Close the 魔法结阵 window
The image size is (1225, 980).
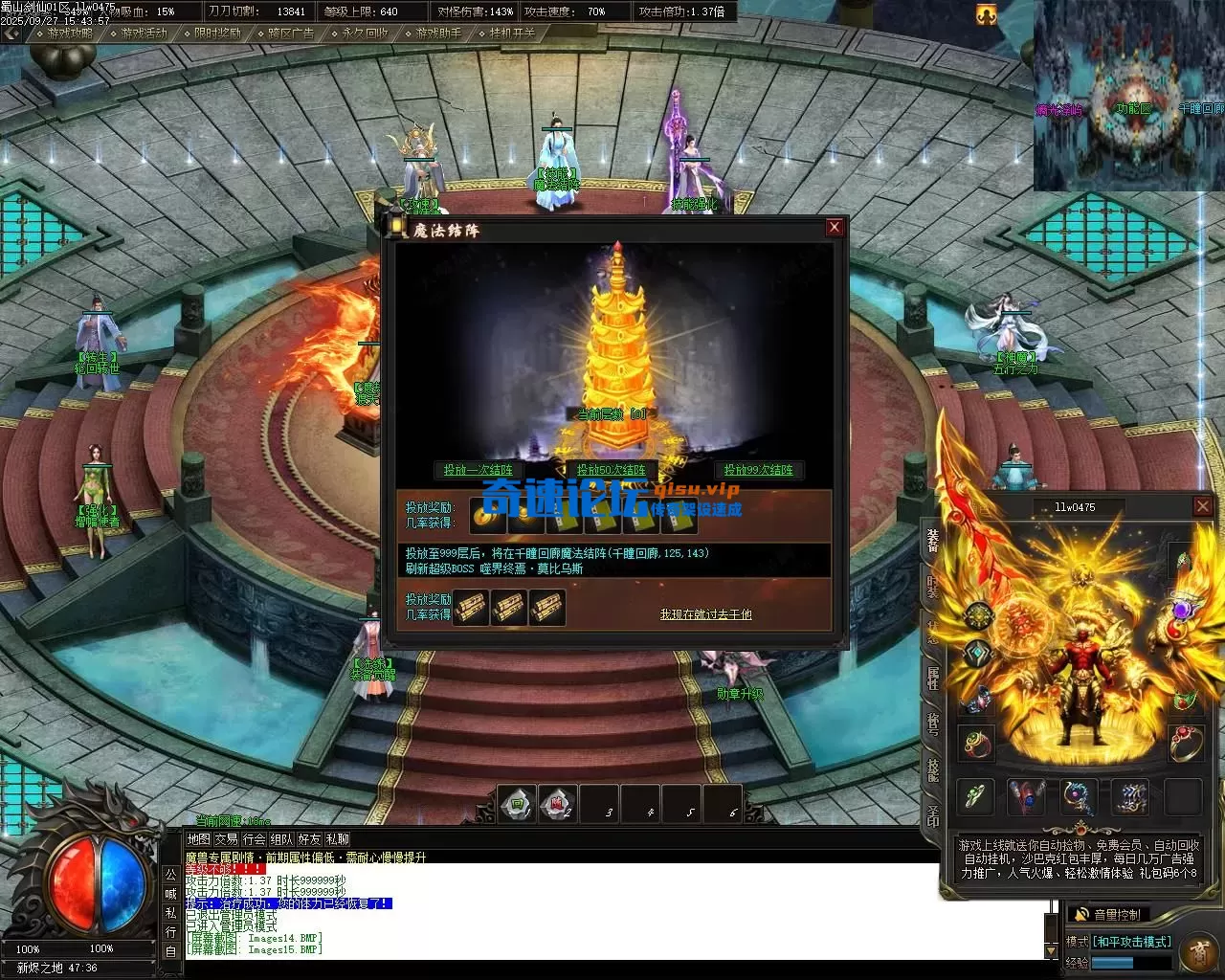(835, 227)
